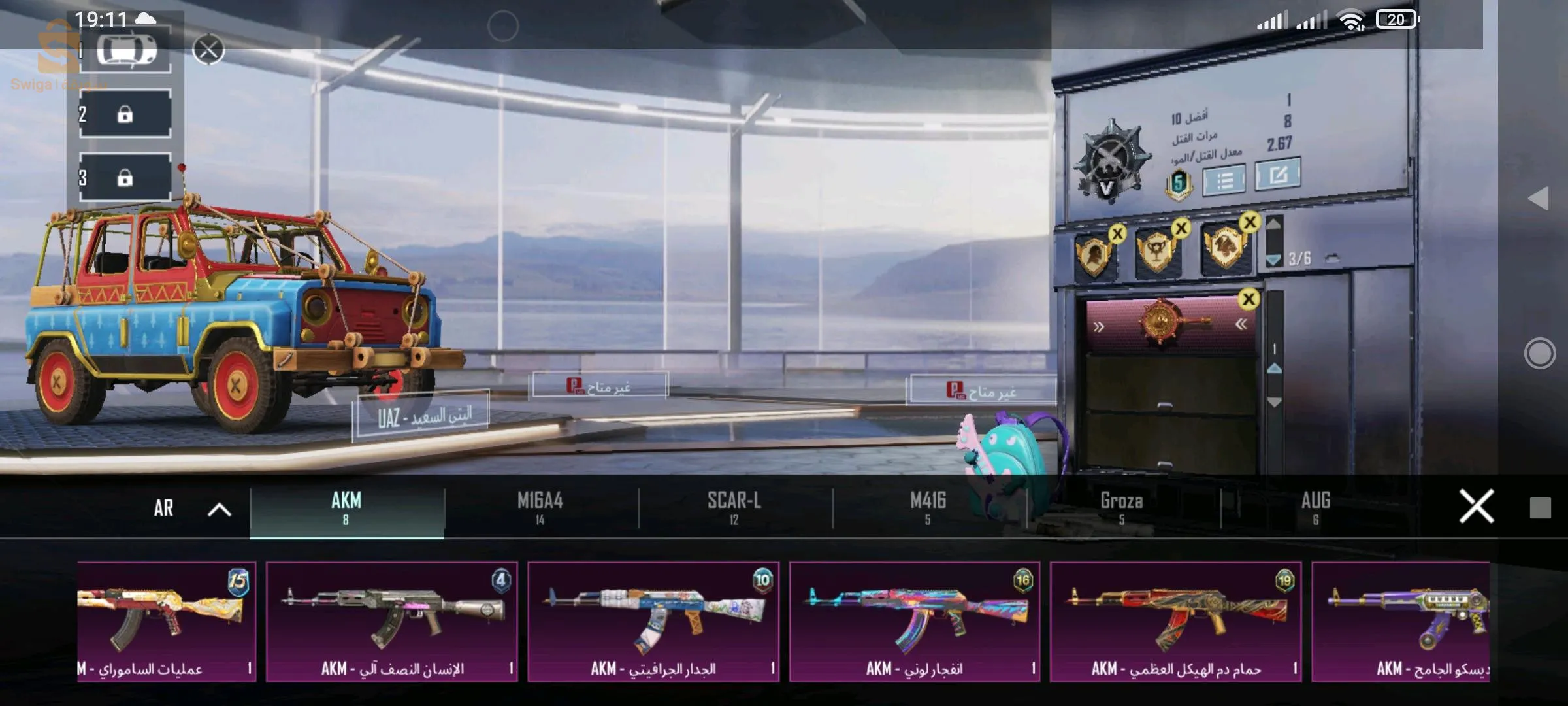Choose the yellow and red samurai AKM skin
Screen dimensions: 1568x706
click(166, 621)
